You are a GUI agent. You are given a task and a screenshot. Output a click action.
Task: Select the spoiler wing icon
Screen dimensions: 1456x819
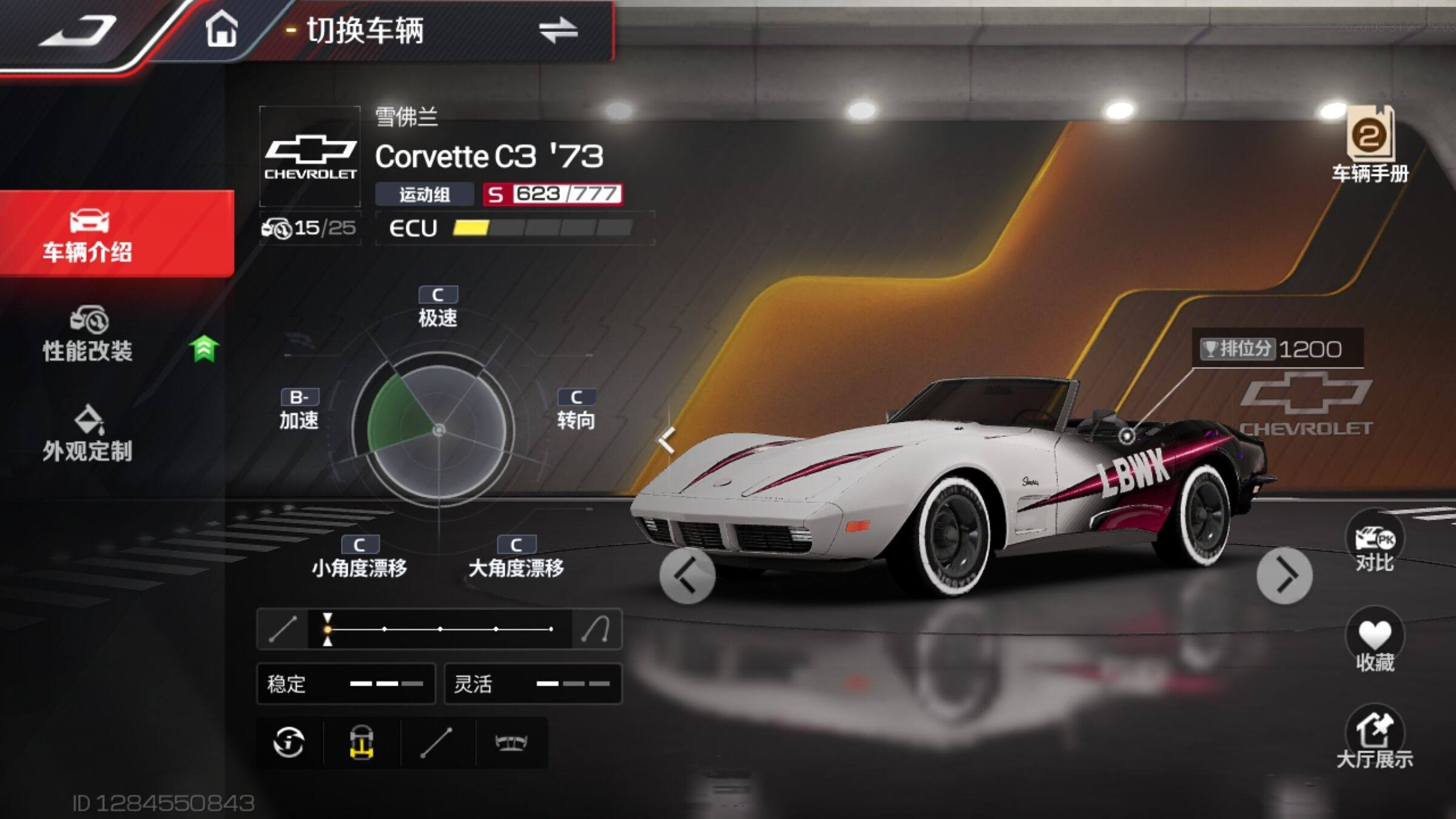511,742
